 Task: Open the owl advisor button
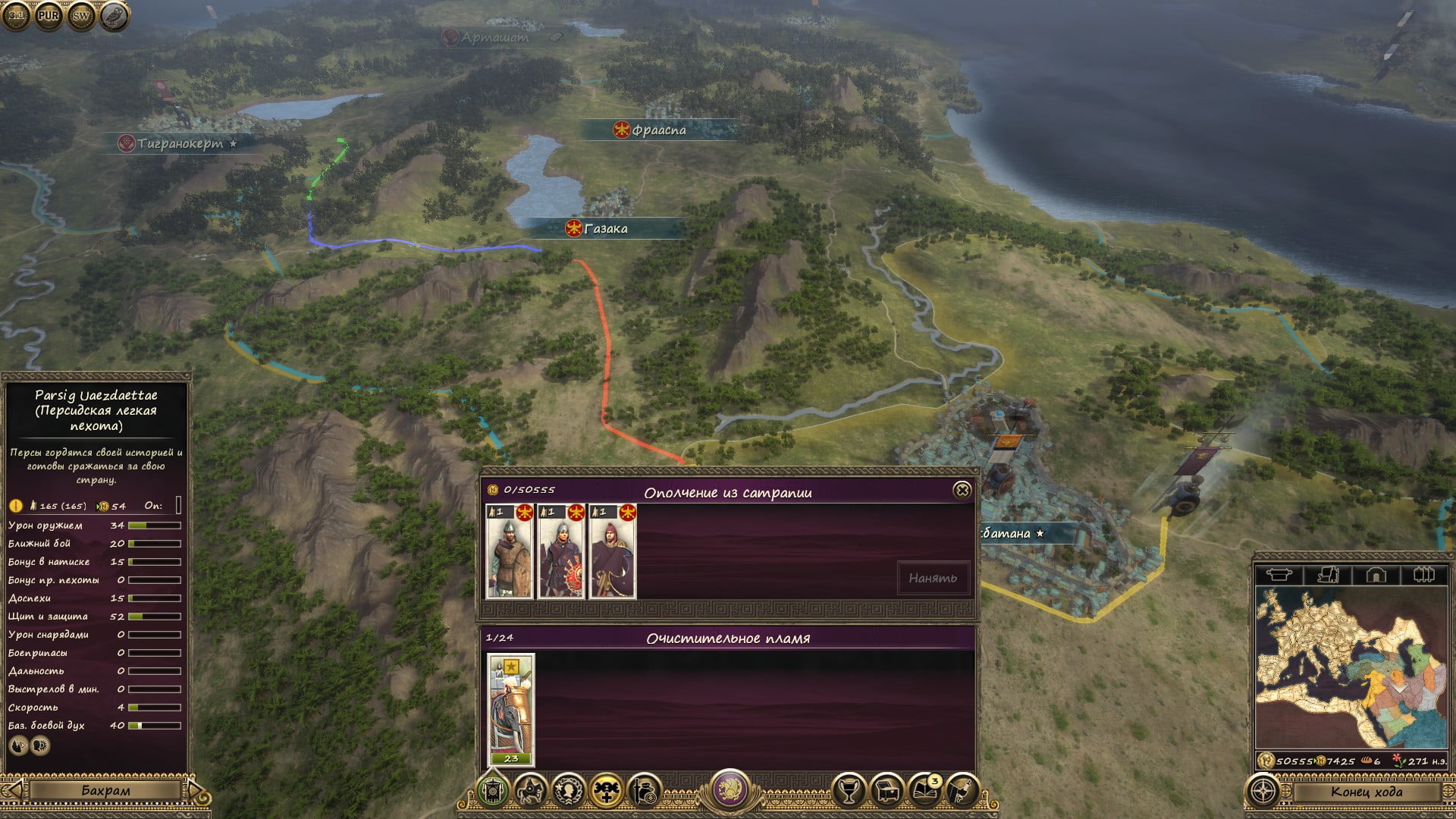114,15
